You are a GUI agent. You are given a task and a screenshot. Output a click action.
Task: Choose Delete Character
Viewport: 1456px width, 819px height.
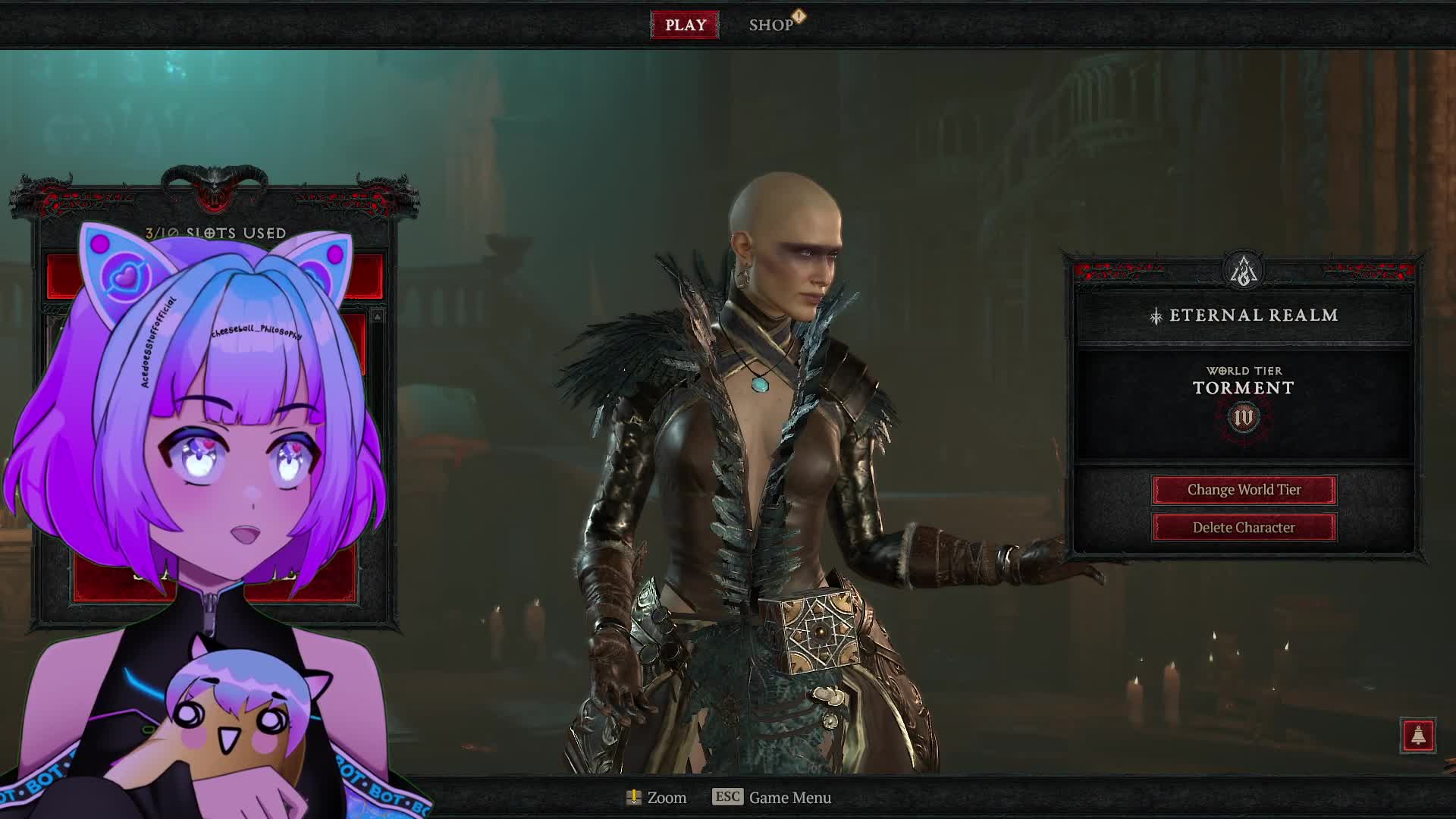pyautogui.click(x=1244, y=528)
